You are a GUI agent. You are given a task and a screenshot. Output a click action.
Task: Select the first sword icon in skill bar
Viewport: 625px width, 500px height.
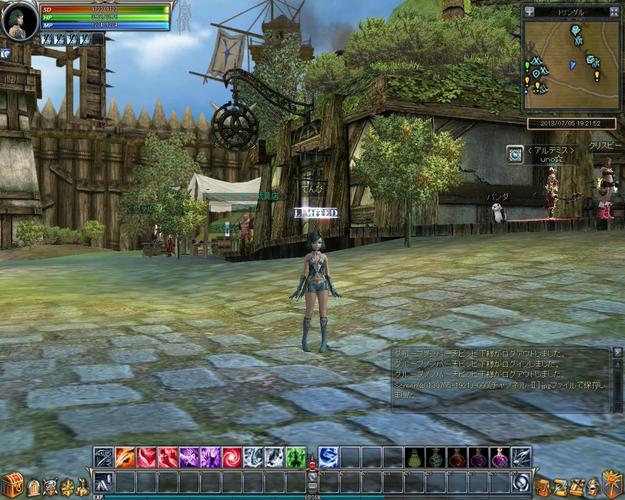104,458
